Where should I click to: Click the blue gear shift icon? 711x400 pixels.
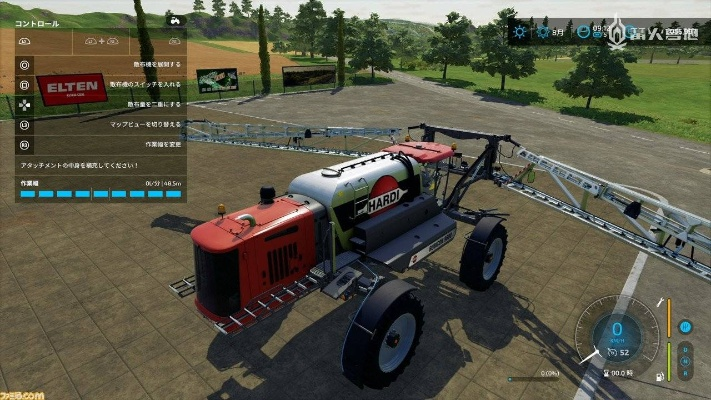pos(686,326)
